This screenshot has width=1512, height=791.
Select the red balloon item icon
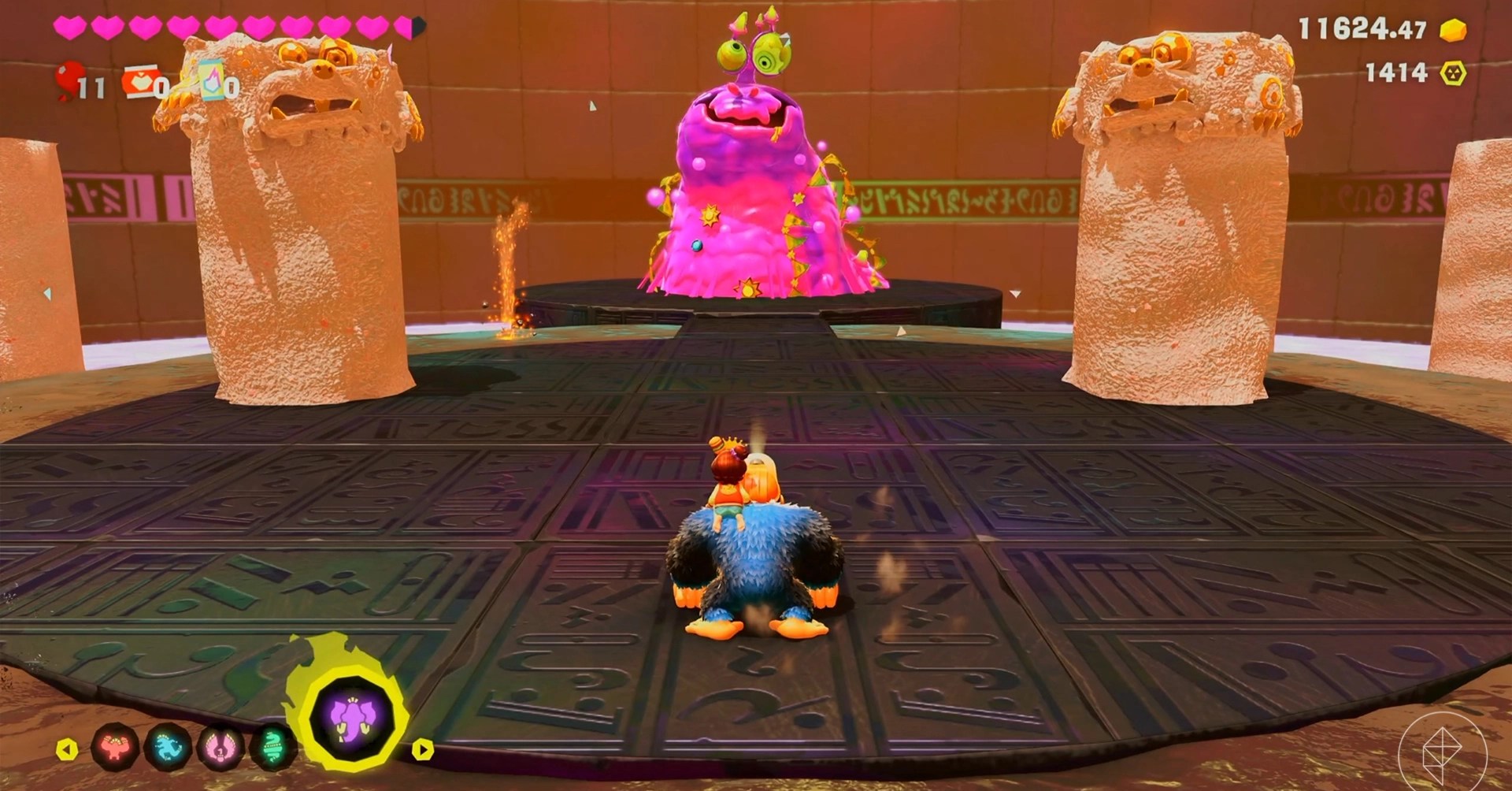[70, 80]
